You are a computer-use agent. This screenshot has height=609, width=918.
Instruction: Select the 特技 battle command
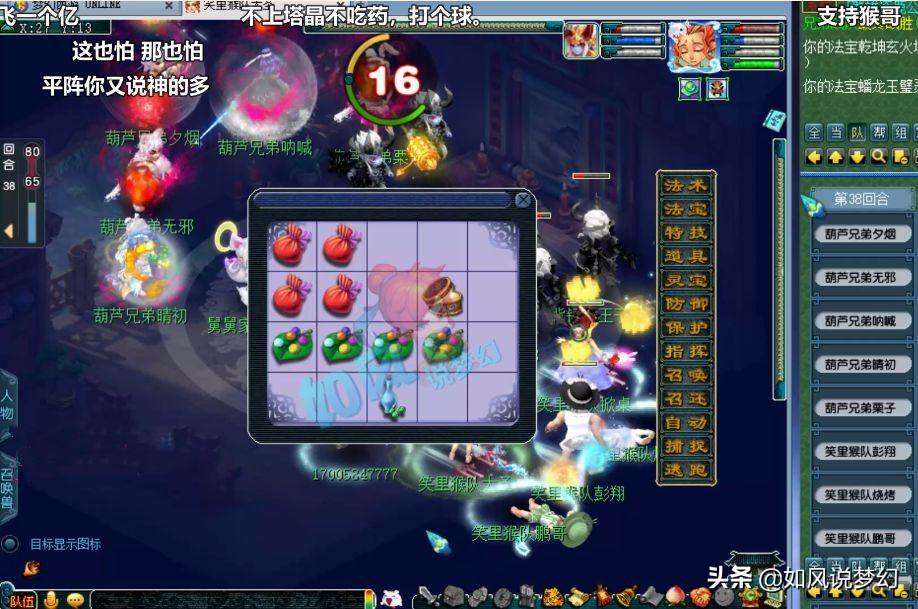coord(686,233)
